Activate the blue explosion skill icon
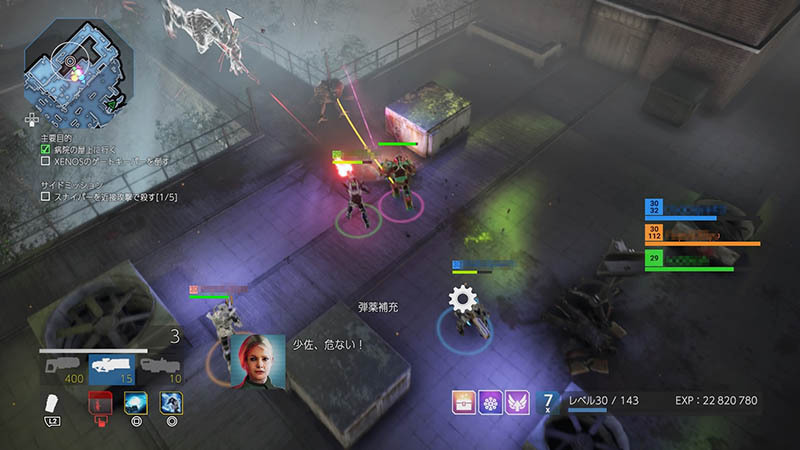Viewport: 800px width, 450px height. tap(135, 403)
